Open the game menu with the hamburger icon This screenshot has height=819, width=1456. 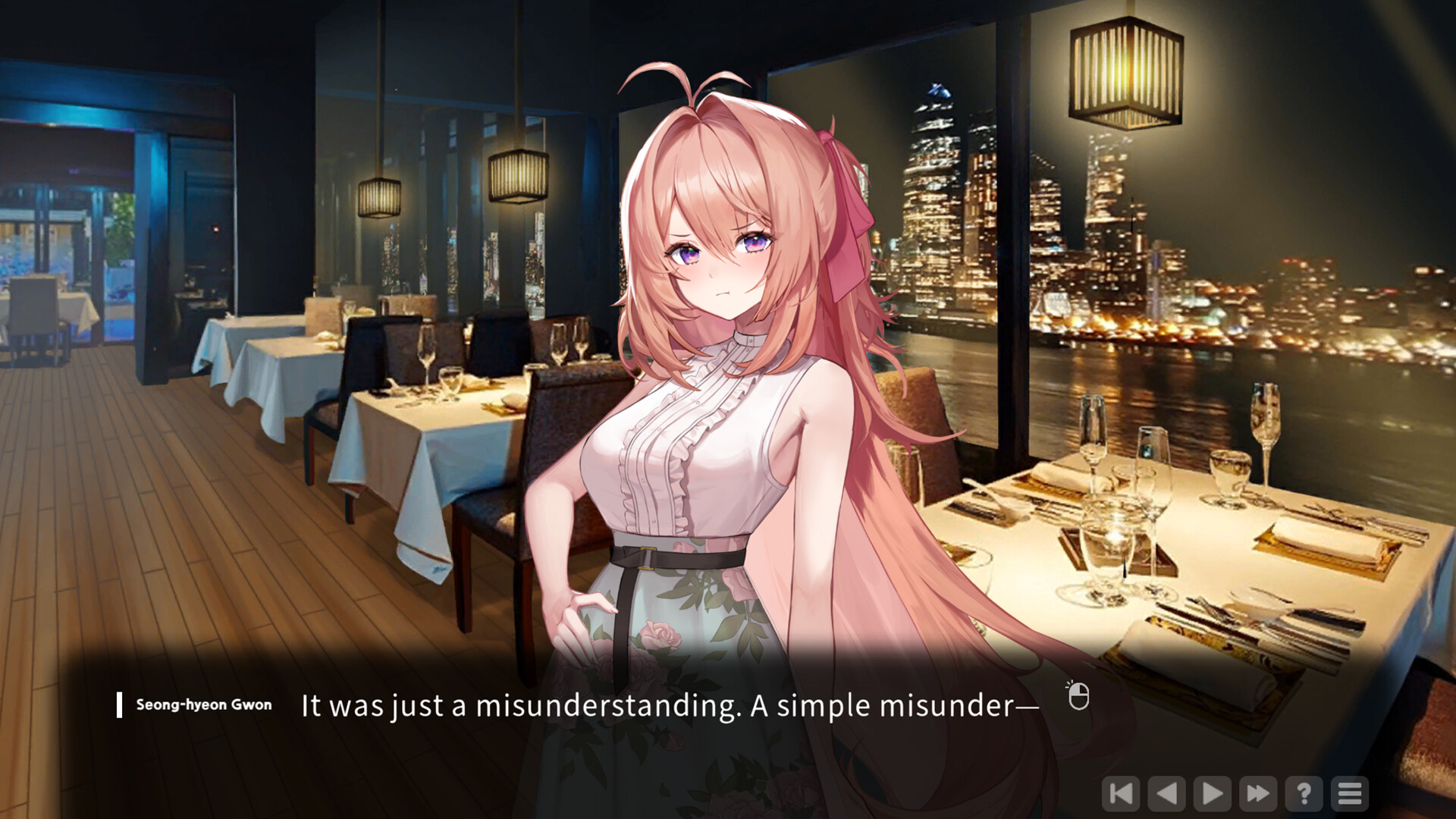coord(1350,794)
